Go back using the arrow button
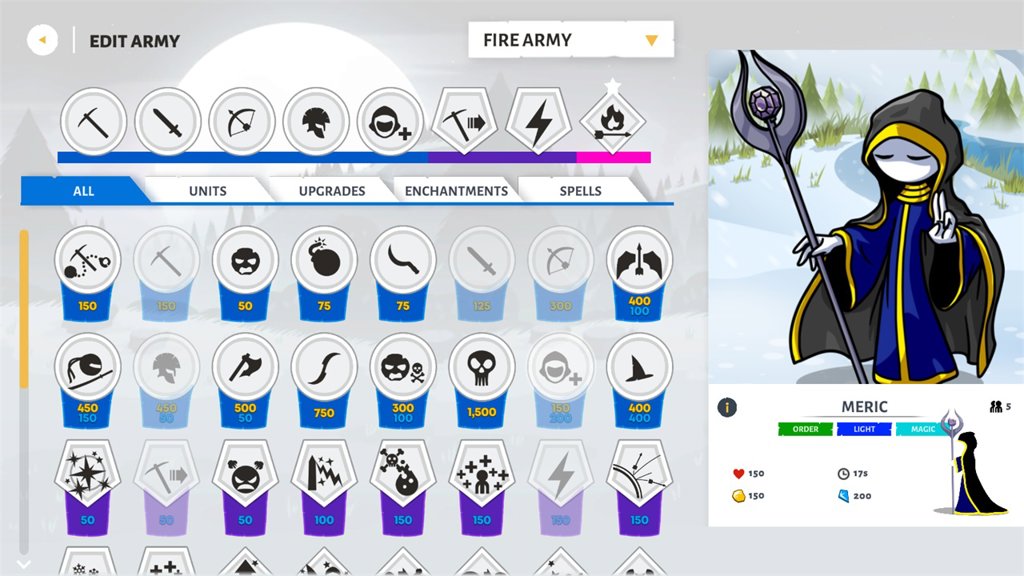The width and height of the screenshot is (1024, 576). [x=42, y=41]
